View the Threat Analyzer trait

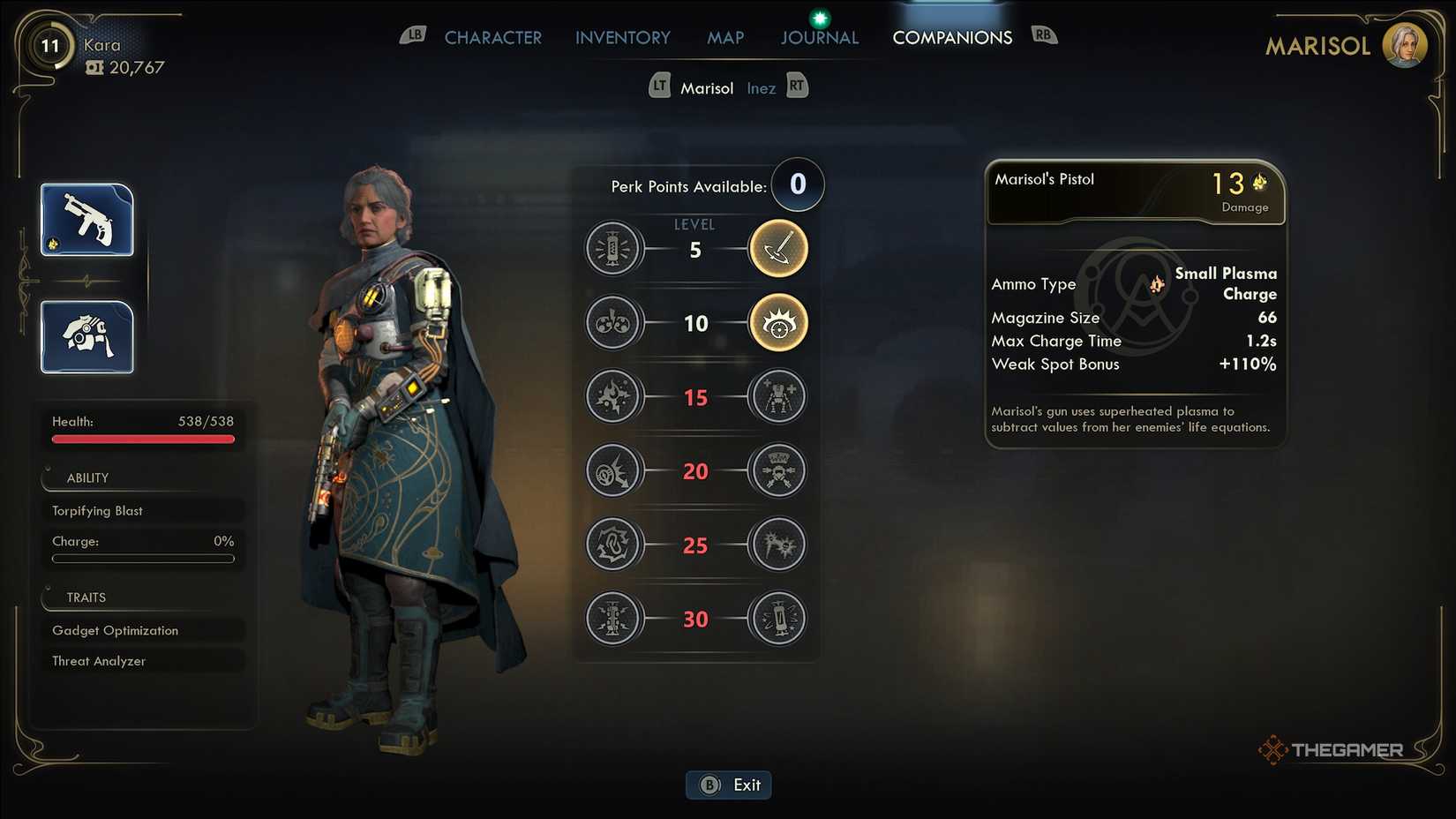[x=142, y=661]
